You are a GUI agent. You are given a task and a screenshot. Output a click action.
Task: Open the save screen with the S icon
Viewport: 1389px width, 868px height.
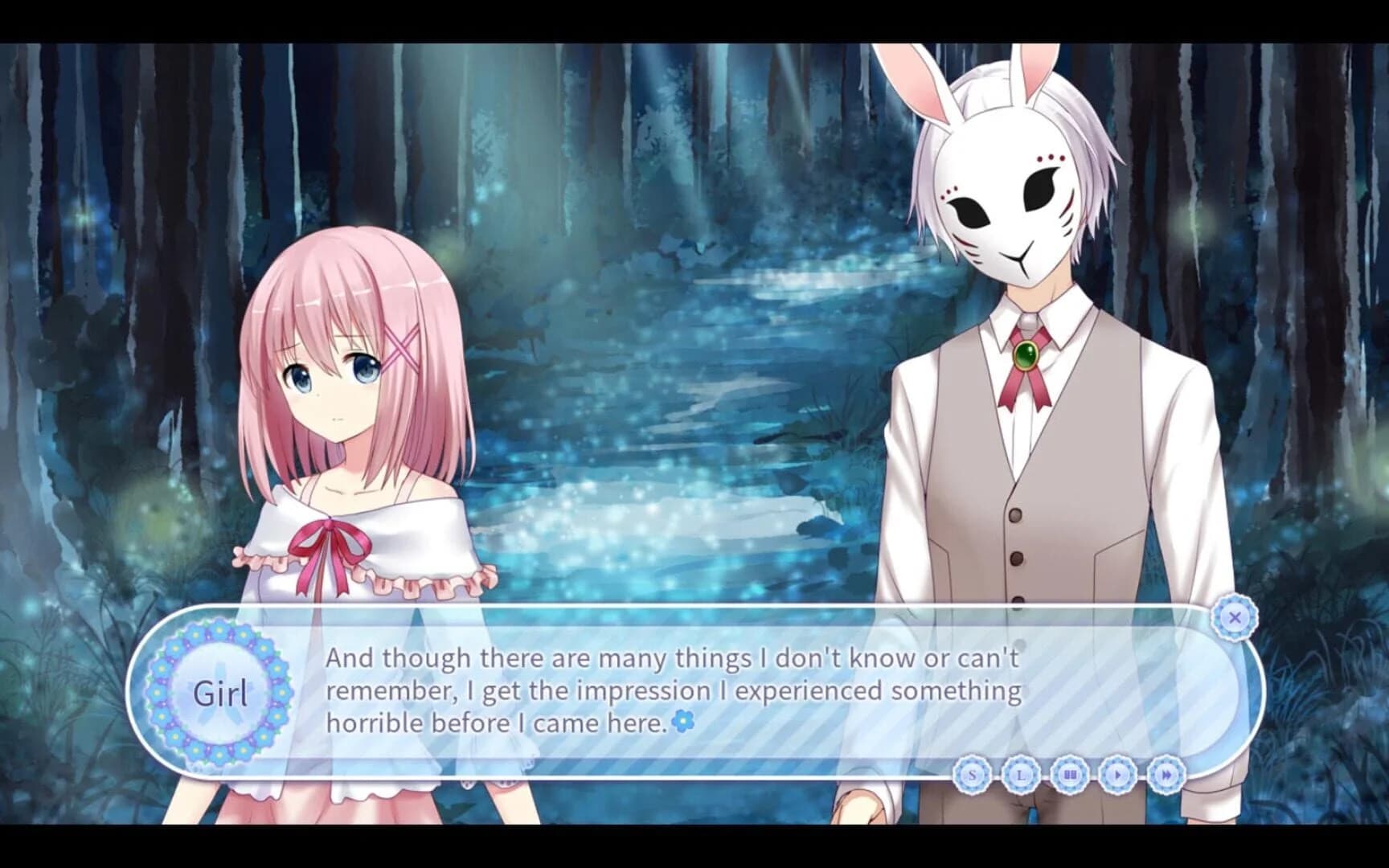[973, 774]
